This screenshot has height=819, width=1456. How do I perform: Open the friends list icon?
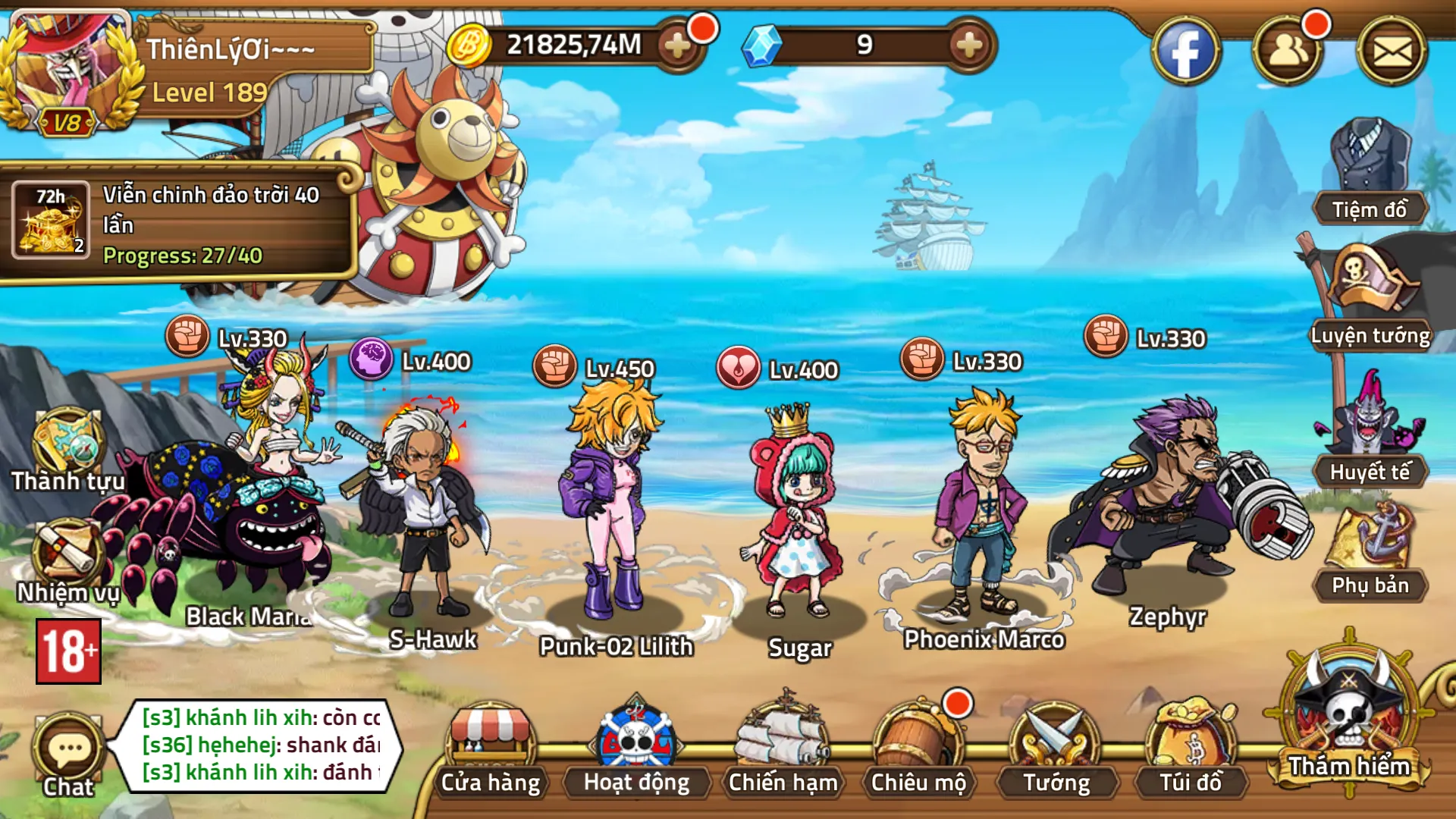coord(1287,52)
